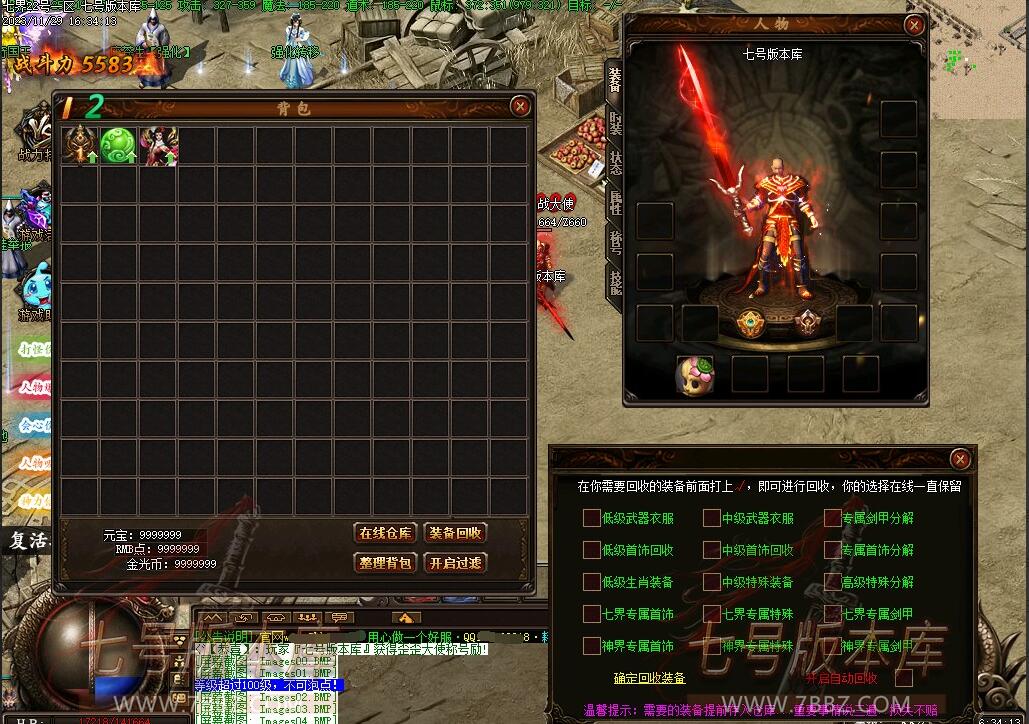The width and height of the screenshot is (1029, 724).
Task: Close the recycling options panel
Action: 960,459
